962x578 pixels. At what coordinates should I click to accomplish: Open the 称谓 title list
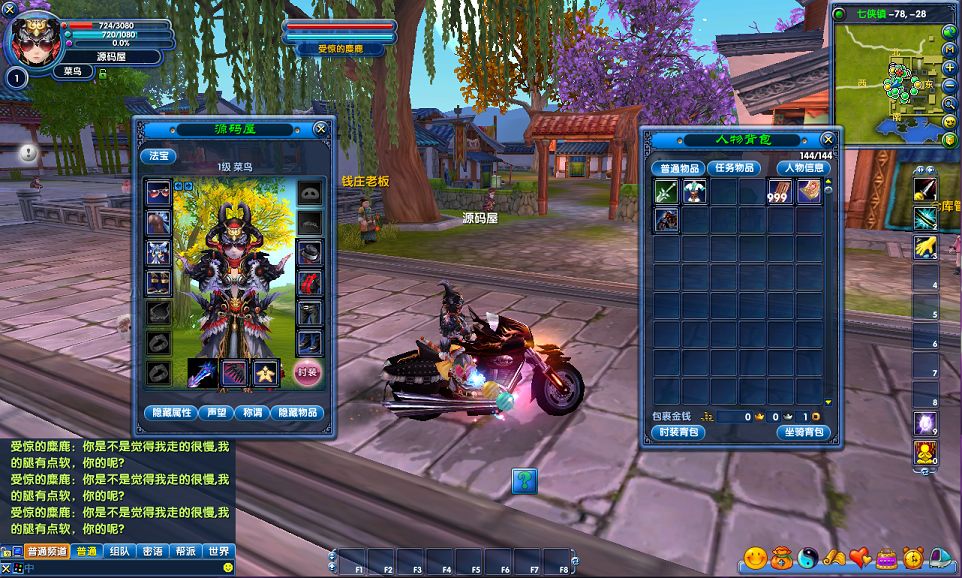pos(252,412)
